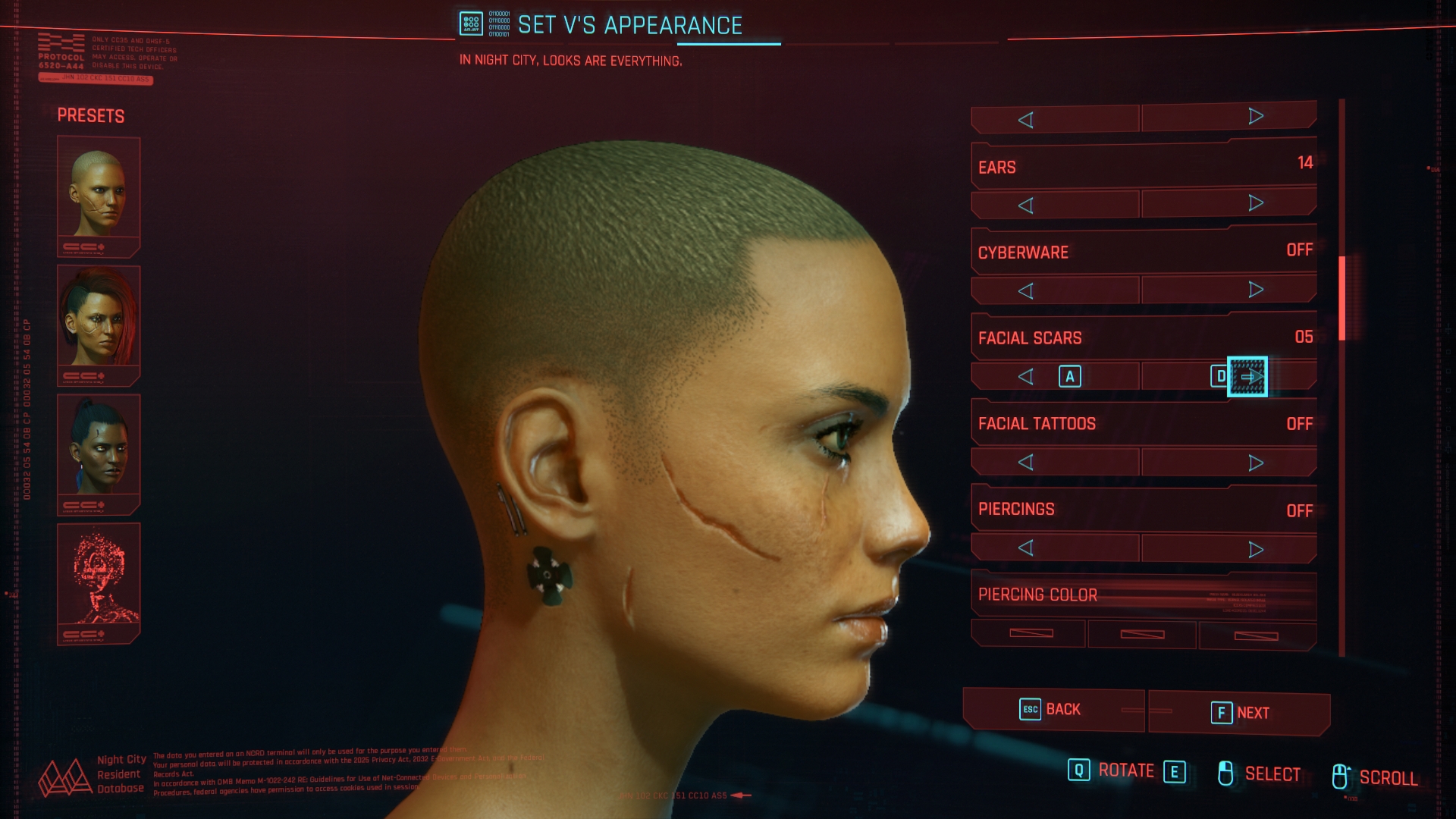Screen dimensions: 1456x819
Task: Click the Night City Resident Database logo
Action: point(67,773)
